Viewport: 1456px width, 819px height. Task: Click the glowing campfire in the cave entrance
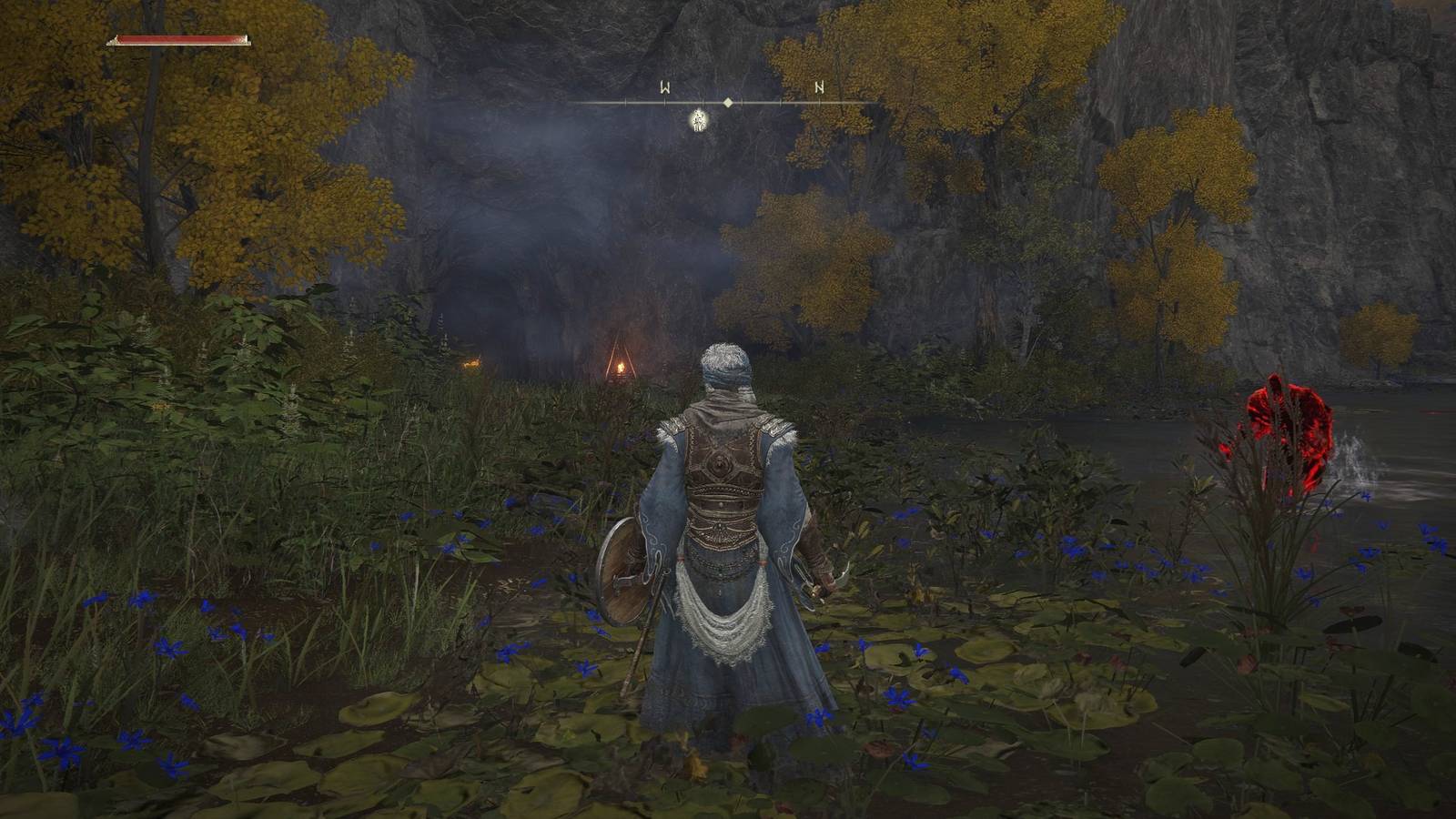tap(619, 365)
